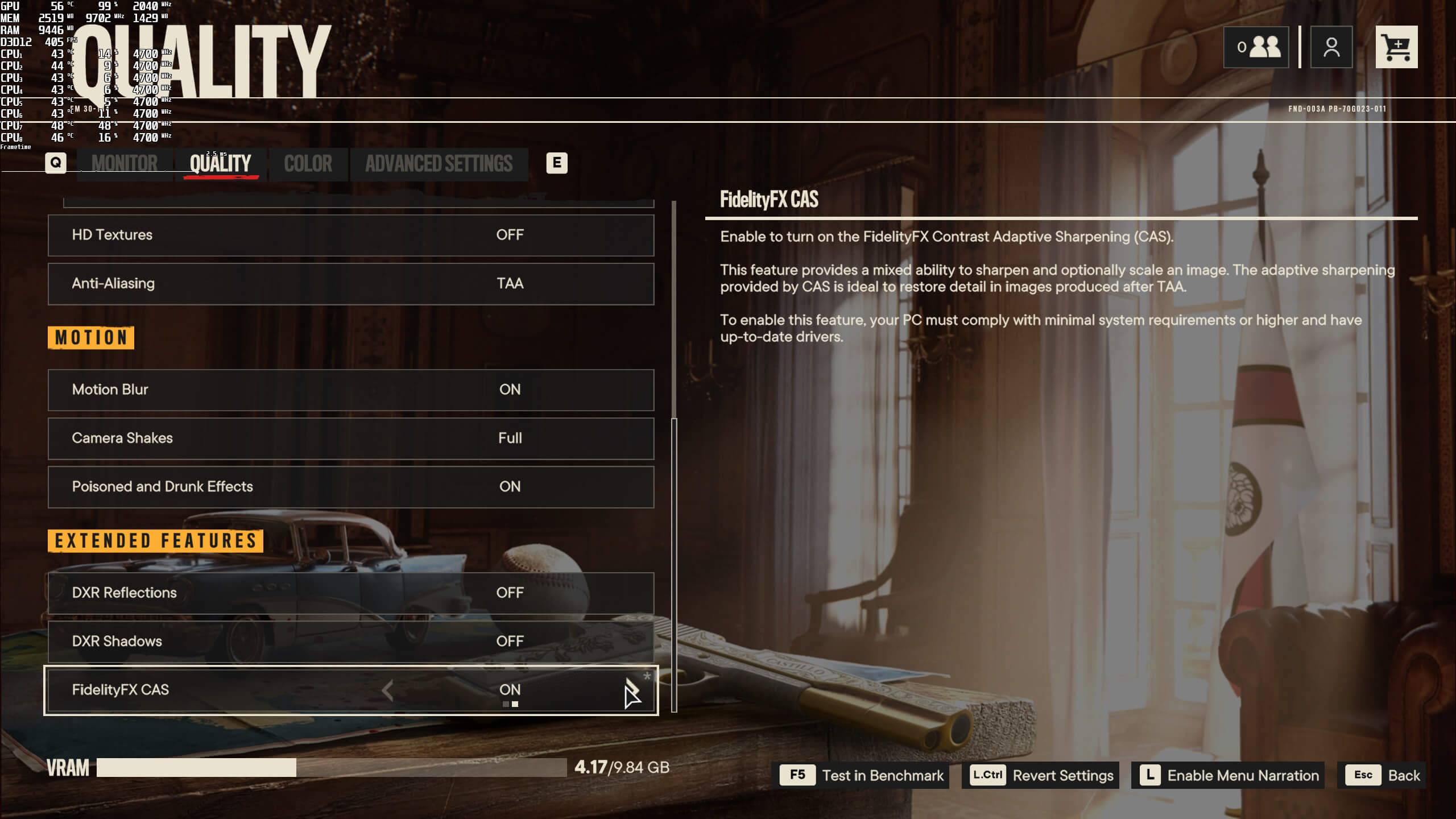Go Back from the settings menu
1456x819 pixels.
point(1381,775)
